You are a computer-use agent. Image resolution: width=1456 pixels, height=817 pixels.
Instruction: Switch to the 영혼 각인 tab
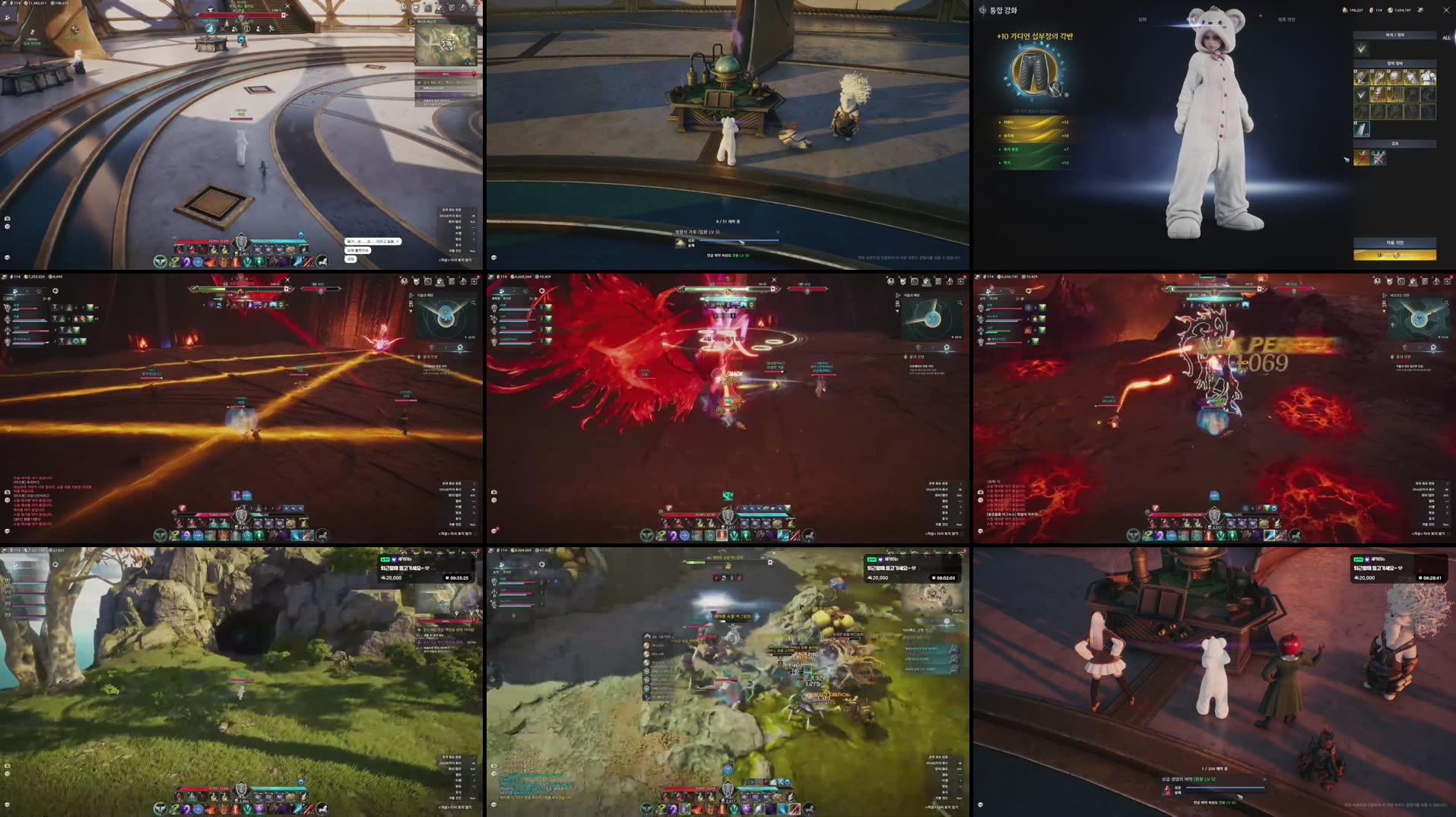(x=1286, y=19)
